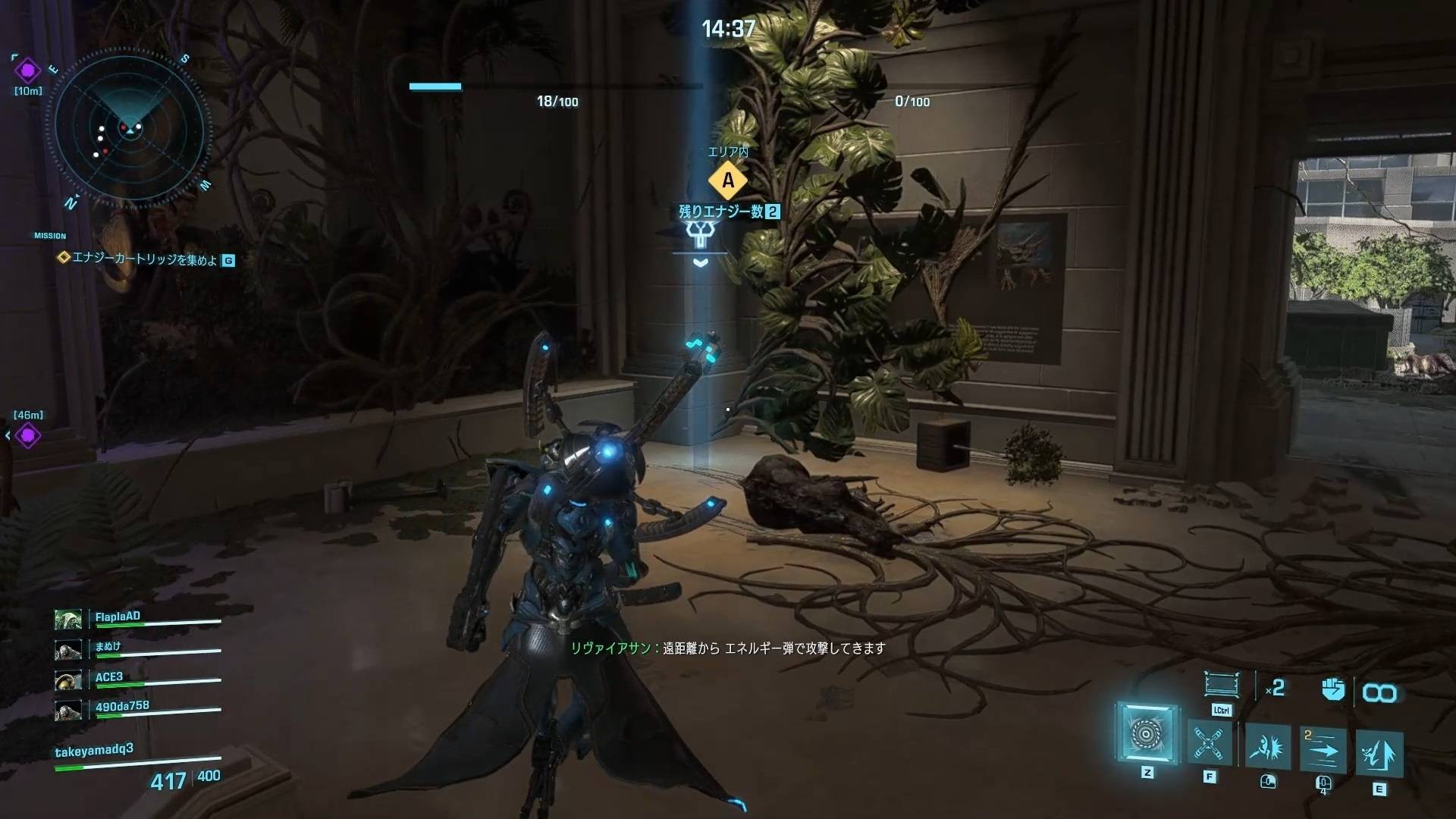The image size is (1456, 819).
Task: Open the circular radar minimap
Action: (130, 130)
